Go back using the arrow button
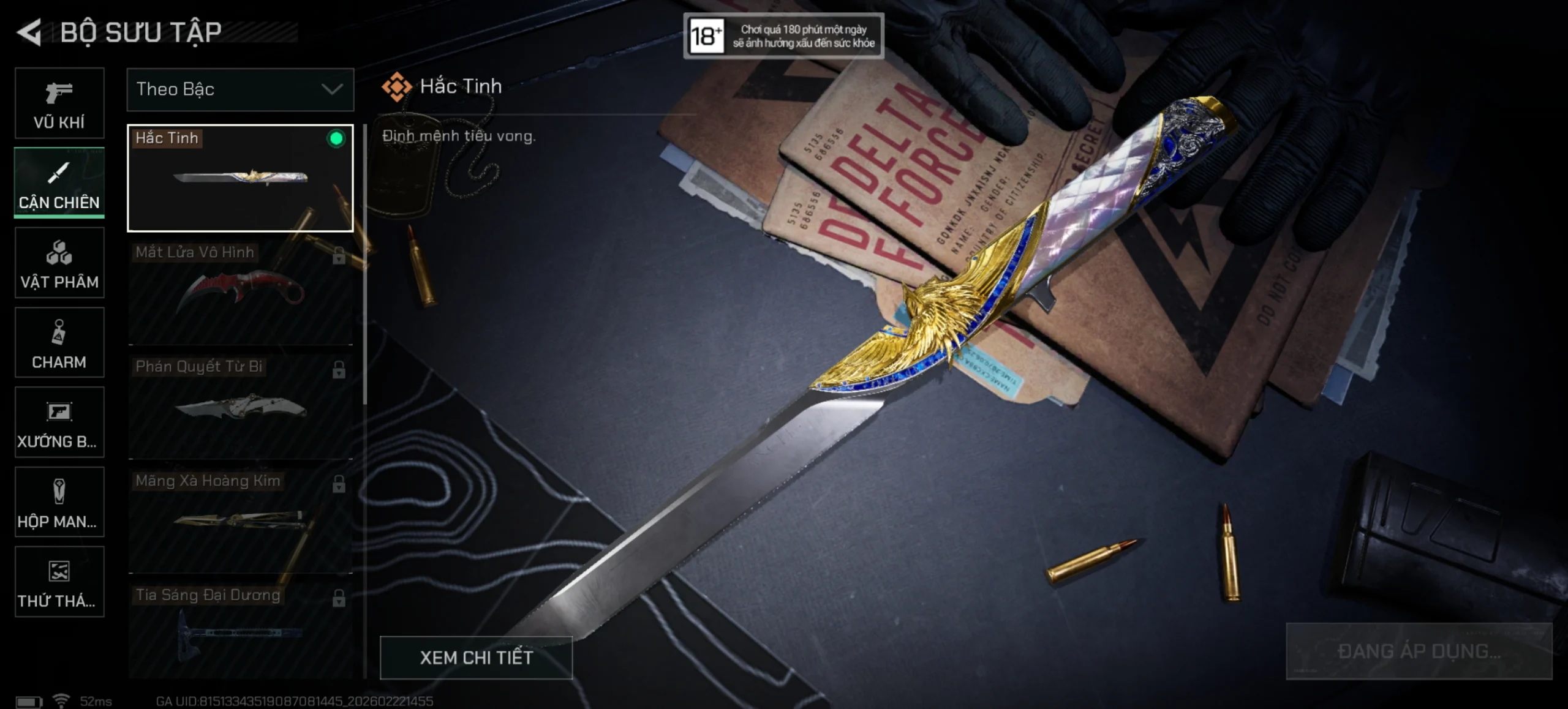The width and height of the screenshot is (1568, 709). click(x=29, y=32)
